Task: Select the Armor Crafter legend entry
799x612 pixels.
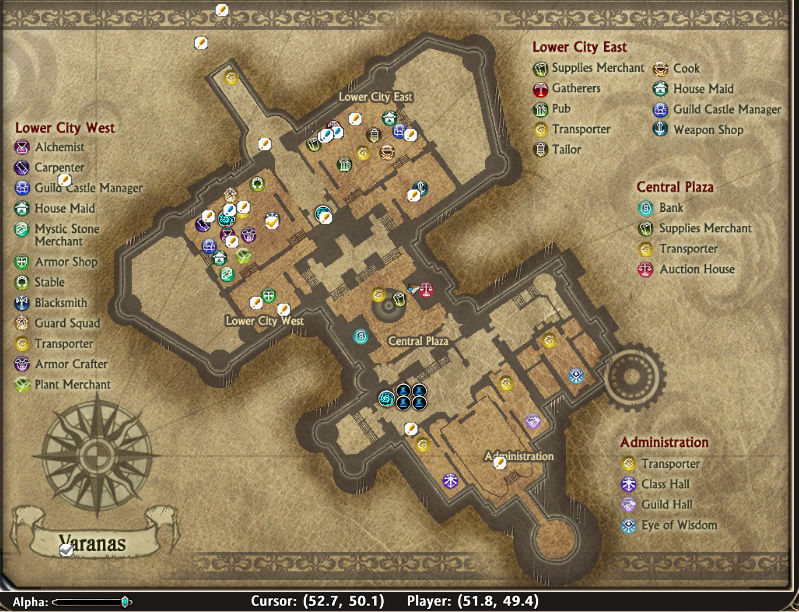Action: tap(71, 364)
